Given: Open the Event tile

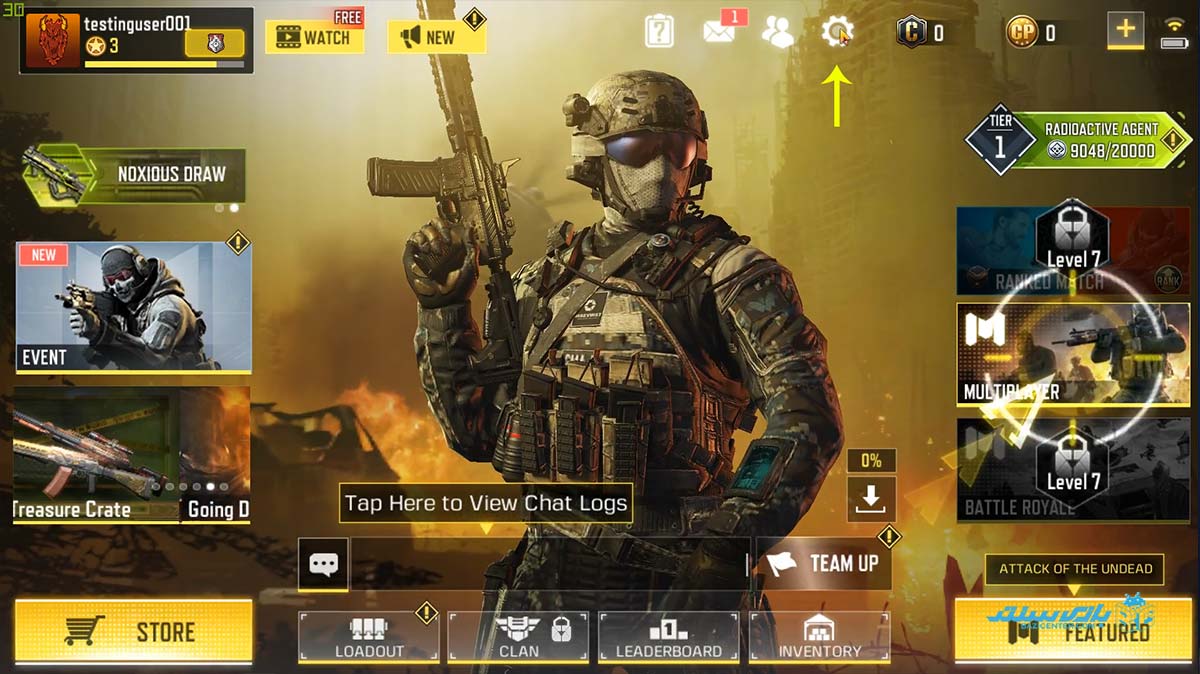Looking at the screenshot, I should 133,306.
